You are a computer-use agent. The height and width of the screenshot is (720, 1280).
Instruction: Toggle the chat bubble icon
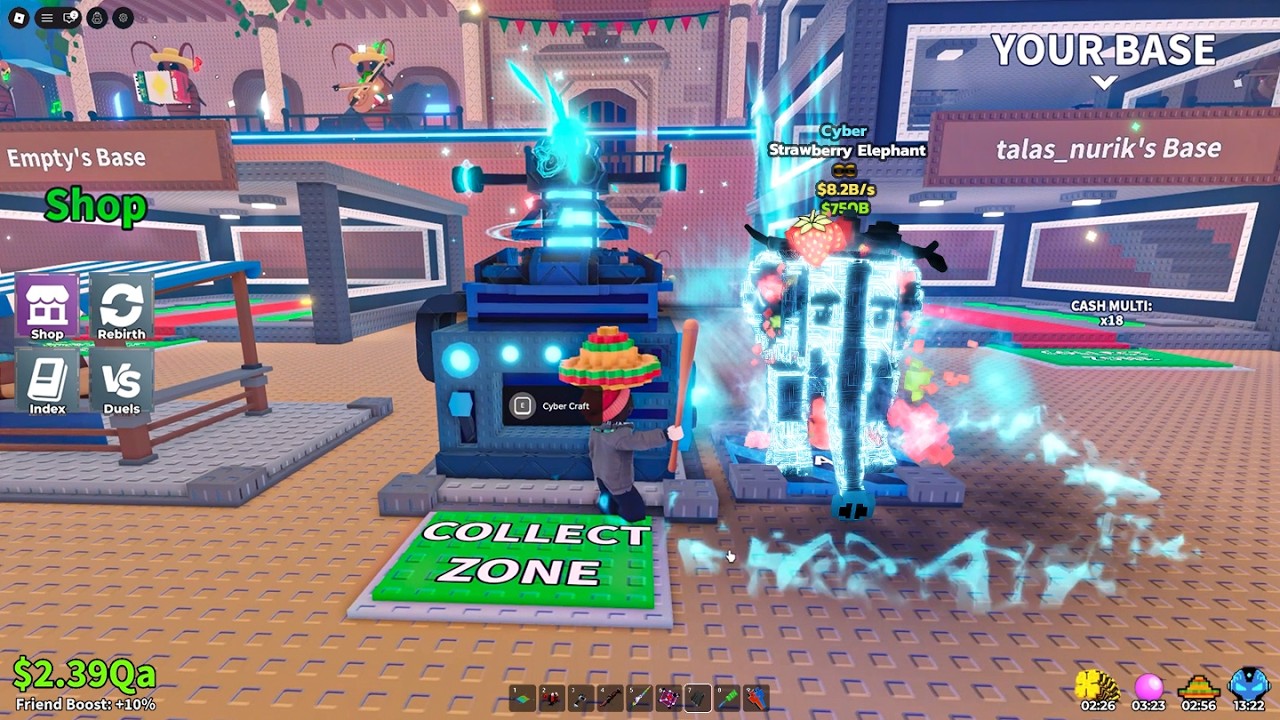coord(71,17)
